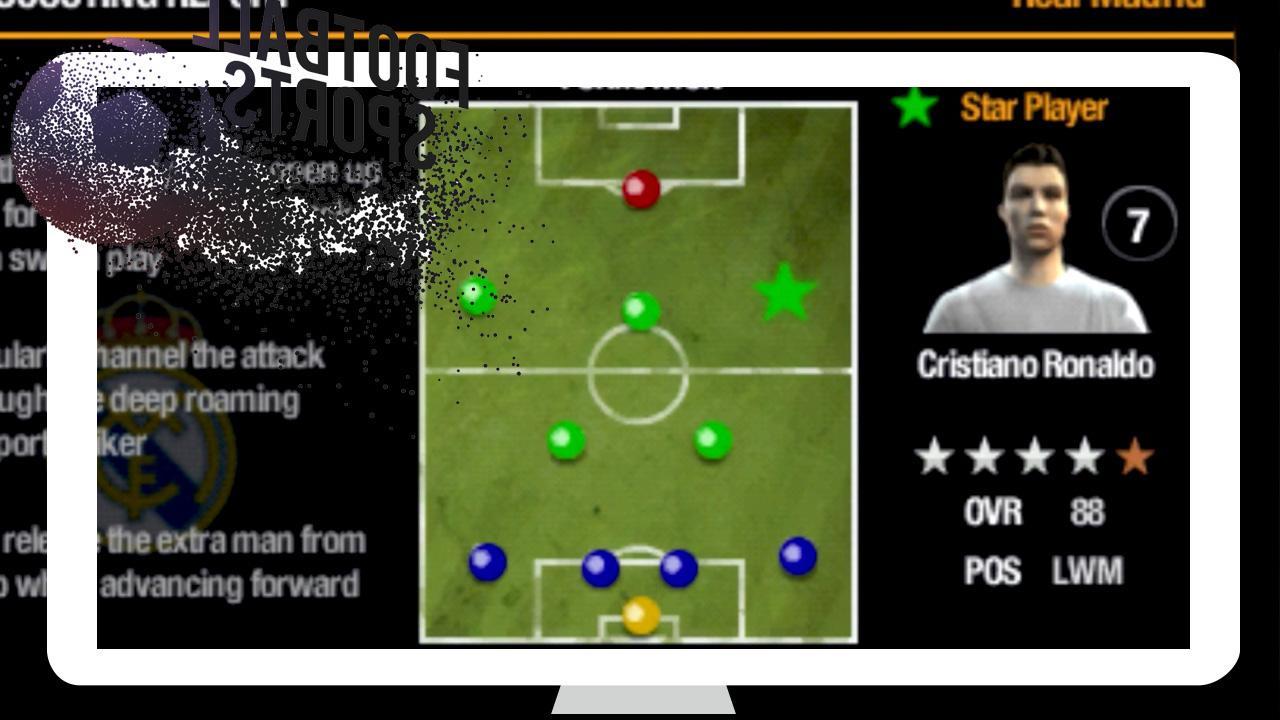Select the red striker marker on the pitch
This screenshot has height=720, width=1280.
tap(640, 188)
